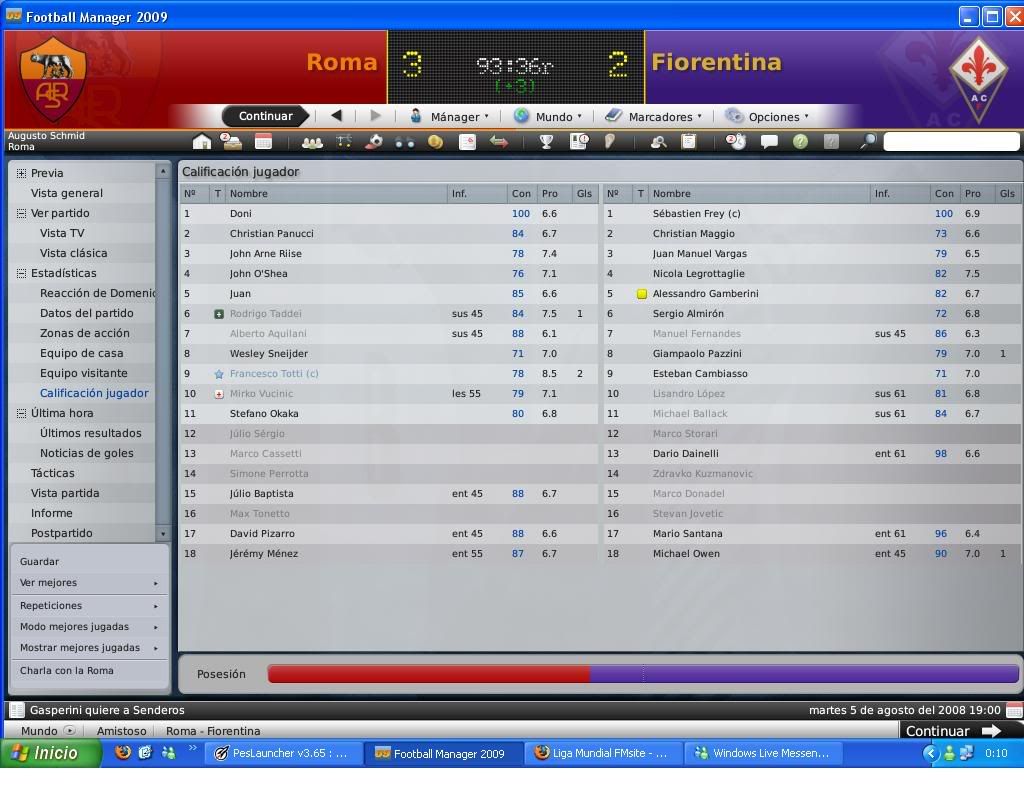Select Fiorentina player Michael Owen
The width and height of the screenshot is (1024, 791).
(686, 553)
